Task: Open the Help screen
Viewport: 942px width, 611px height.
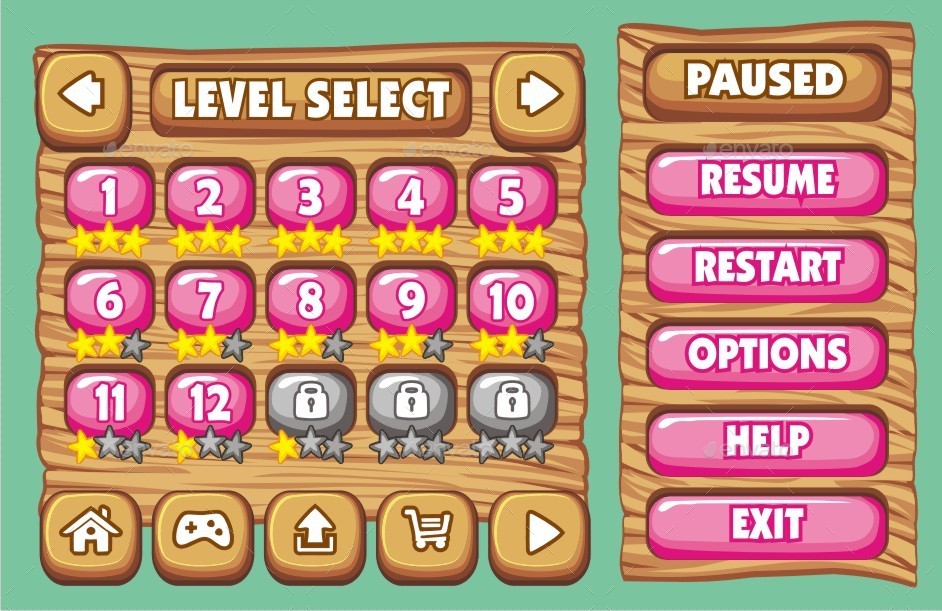Action: (x=767, y=440)
